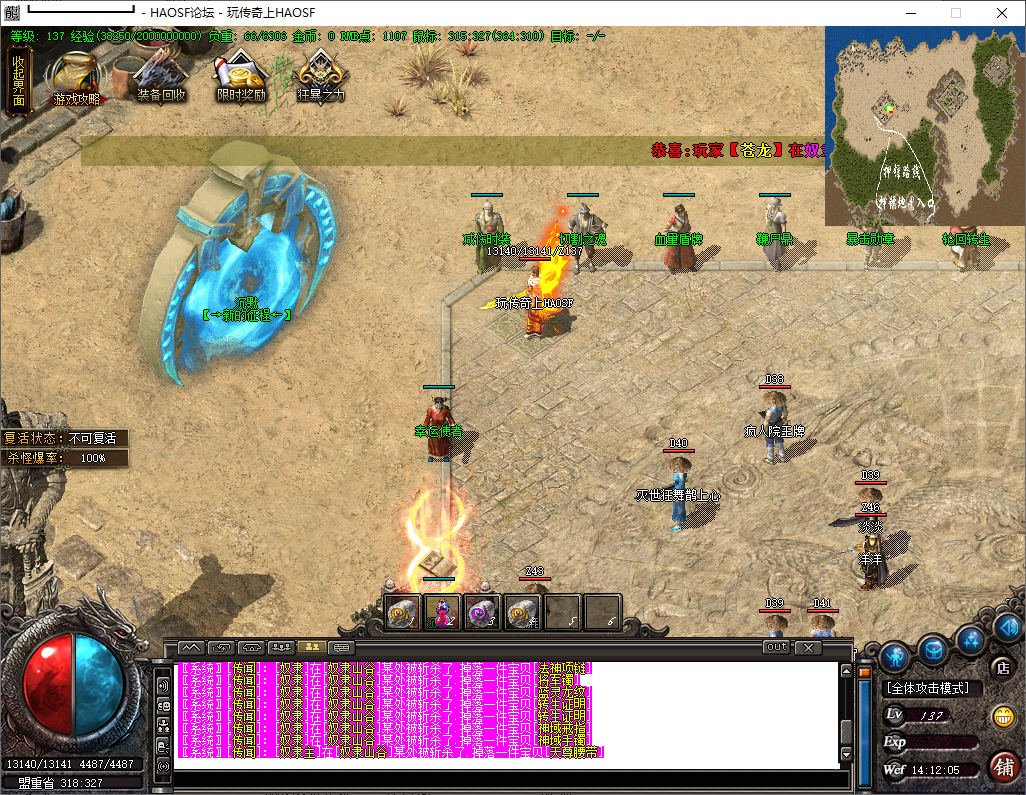The image size is (1026, 795).
Task: Open the 游戏攻略 game guide
Action: (x=77, y=78)
